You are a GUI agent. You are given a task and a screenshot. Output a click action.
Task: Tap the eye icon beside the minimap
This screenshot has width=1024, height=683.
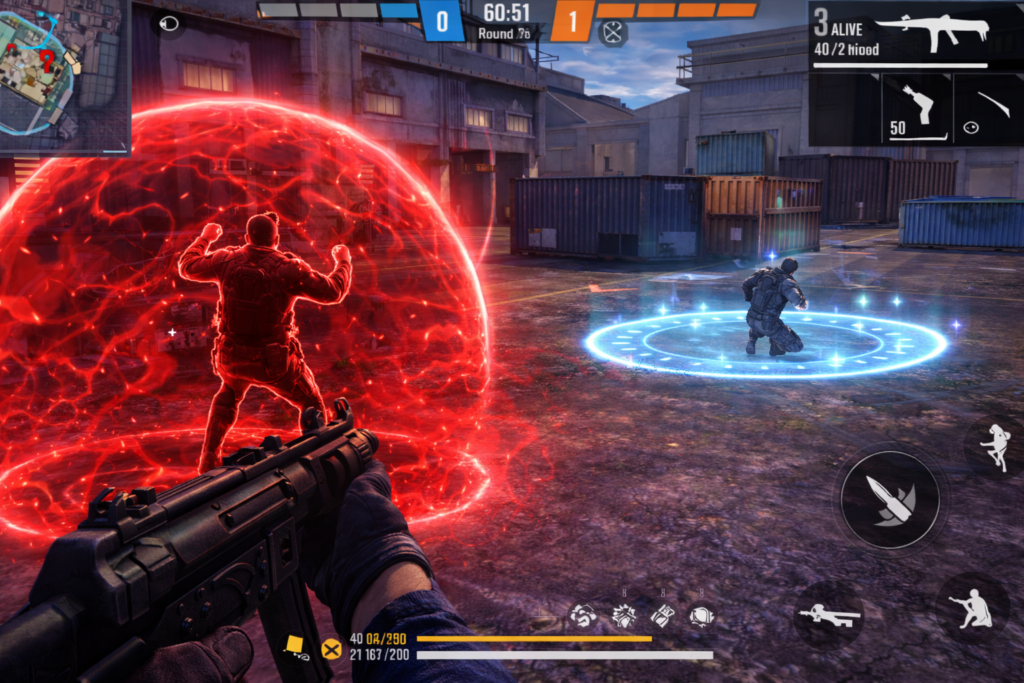click(x=169, y=23)
